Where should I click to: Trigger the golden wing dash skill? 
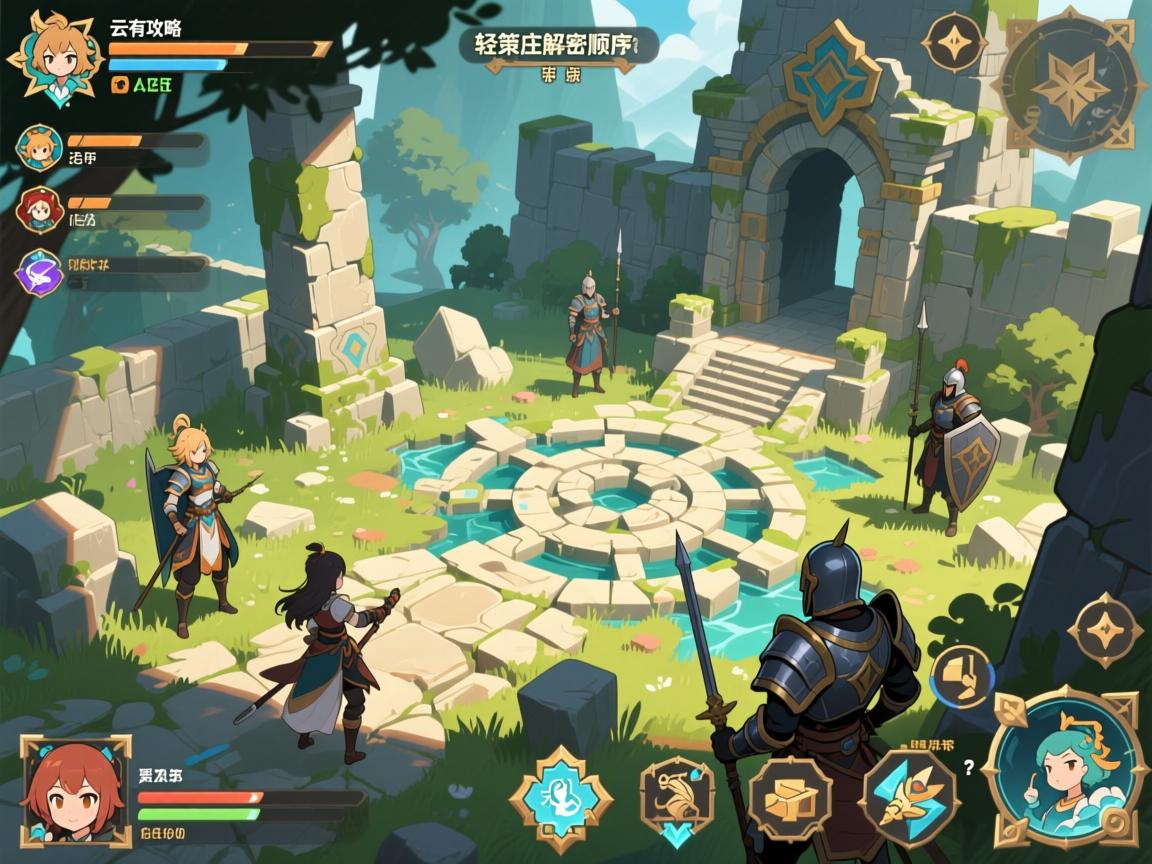(909, 797)
